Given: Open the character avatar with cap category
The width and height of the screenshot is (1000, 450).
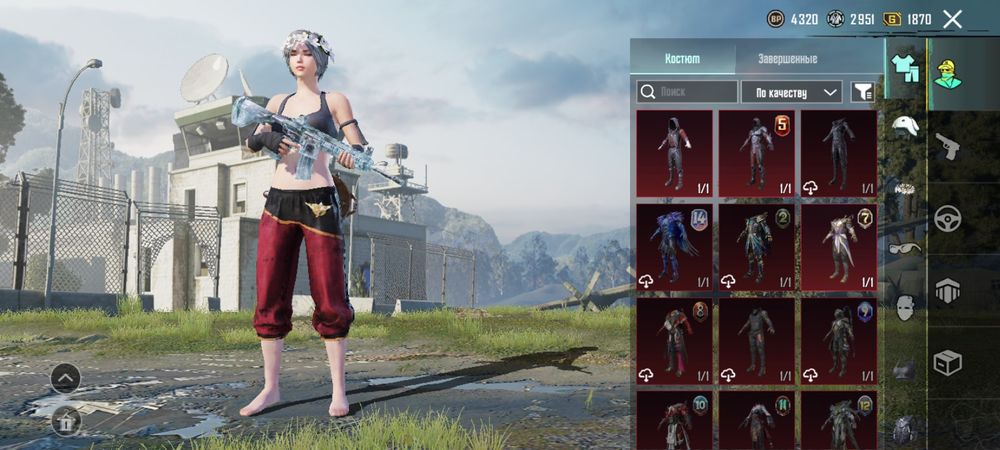Looking at the screenshot, I should coord(947,72).
